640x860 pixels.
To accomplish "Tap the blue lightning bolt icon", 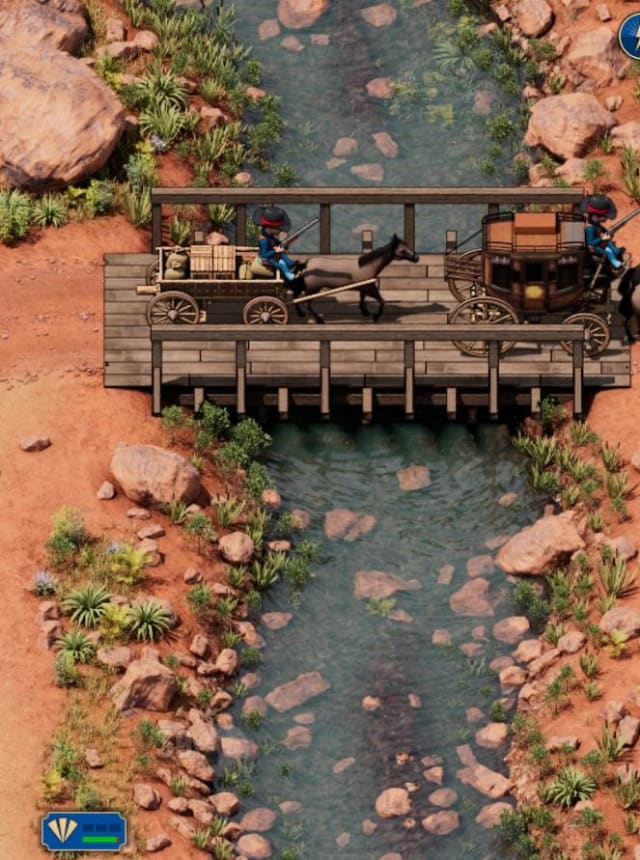I will [x=632, y=37].
